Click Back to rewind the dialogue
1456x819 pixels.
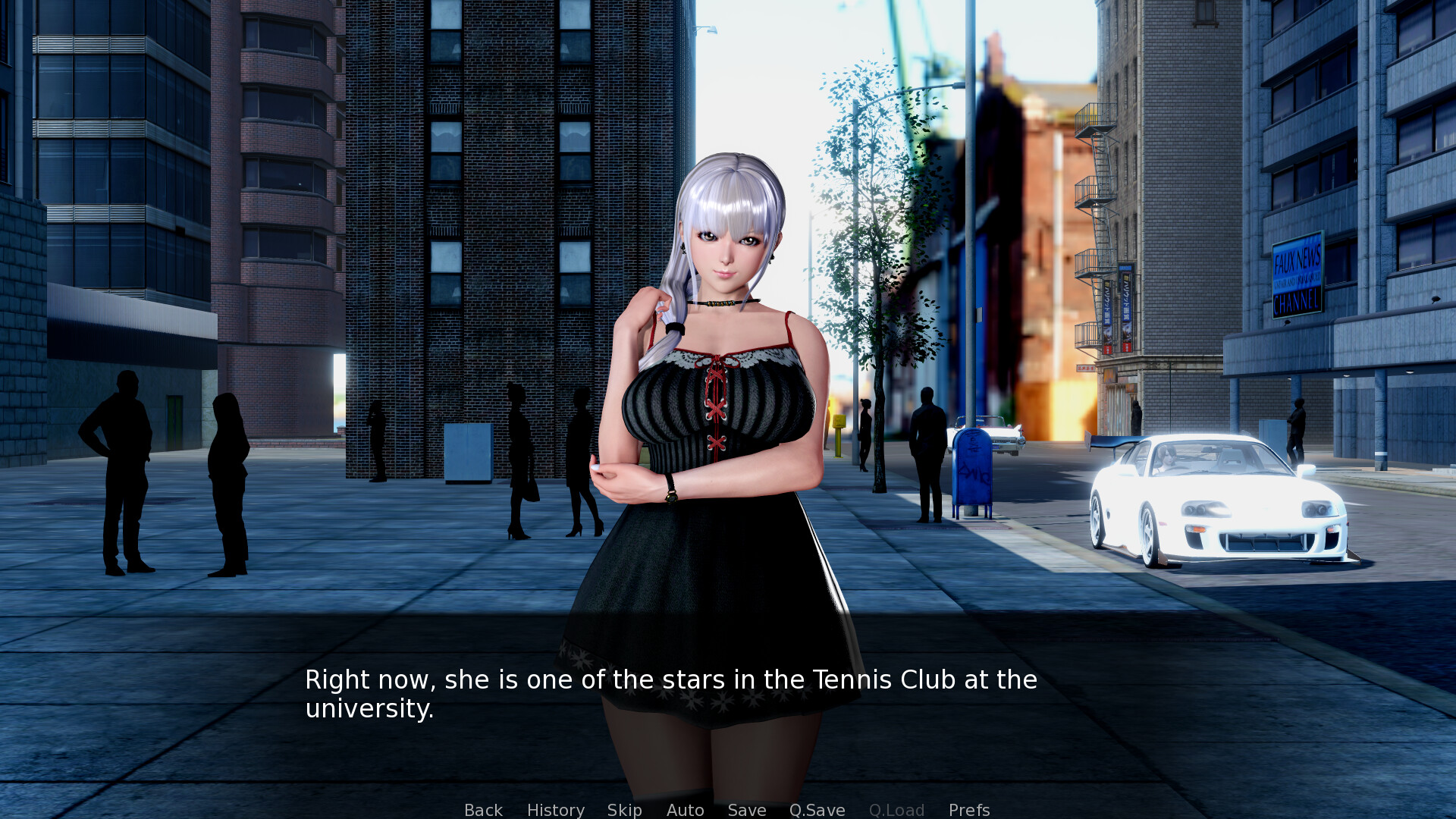(x=482, y=810)
